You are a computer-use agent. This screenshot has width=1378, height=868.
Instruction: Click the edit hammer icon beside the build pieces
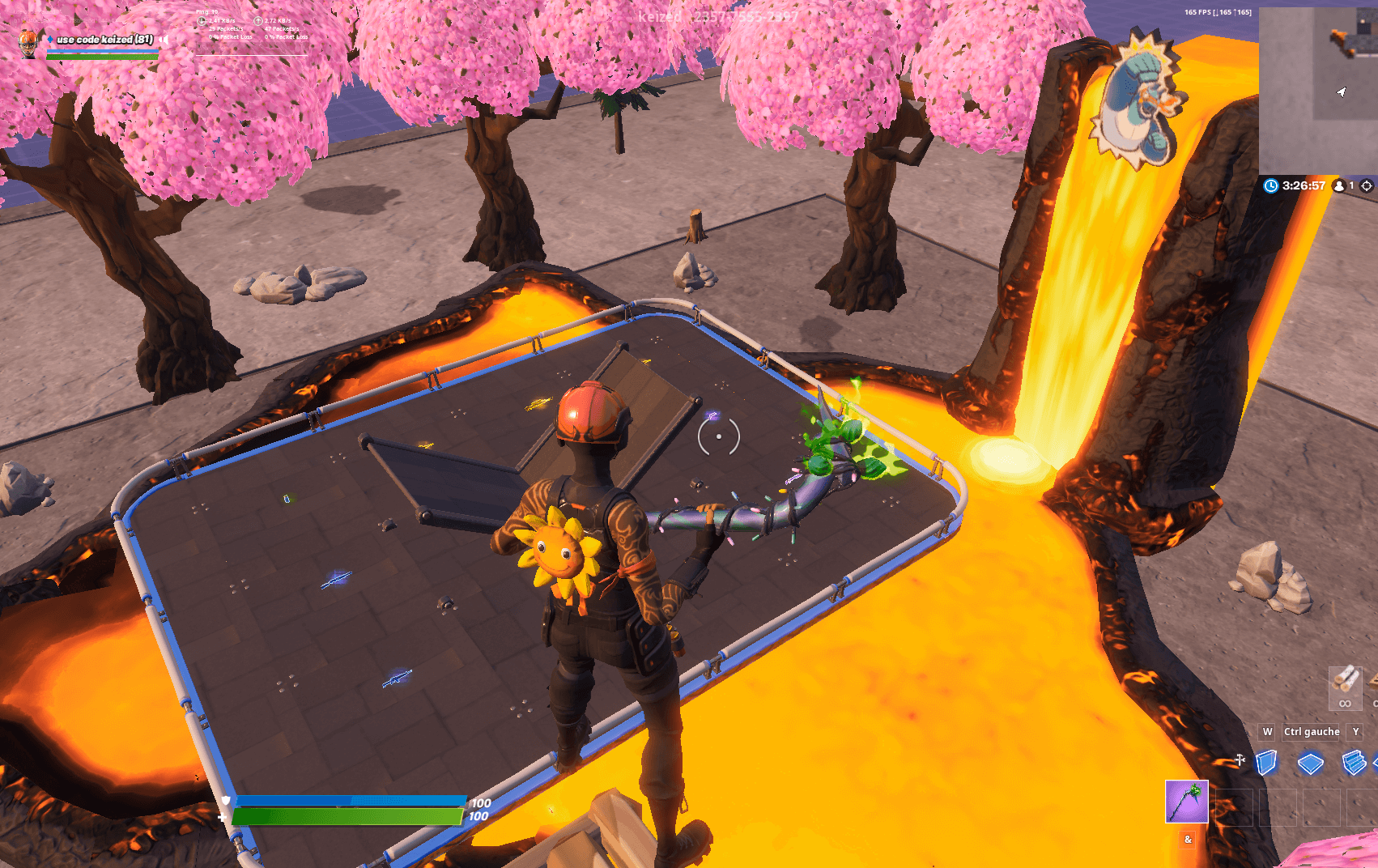click(x=1240, y=759)
